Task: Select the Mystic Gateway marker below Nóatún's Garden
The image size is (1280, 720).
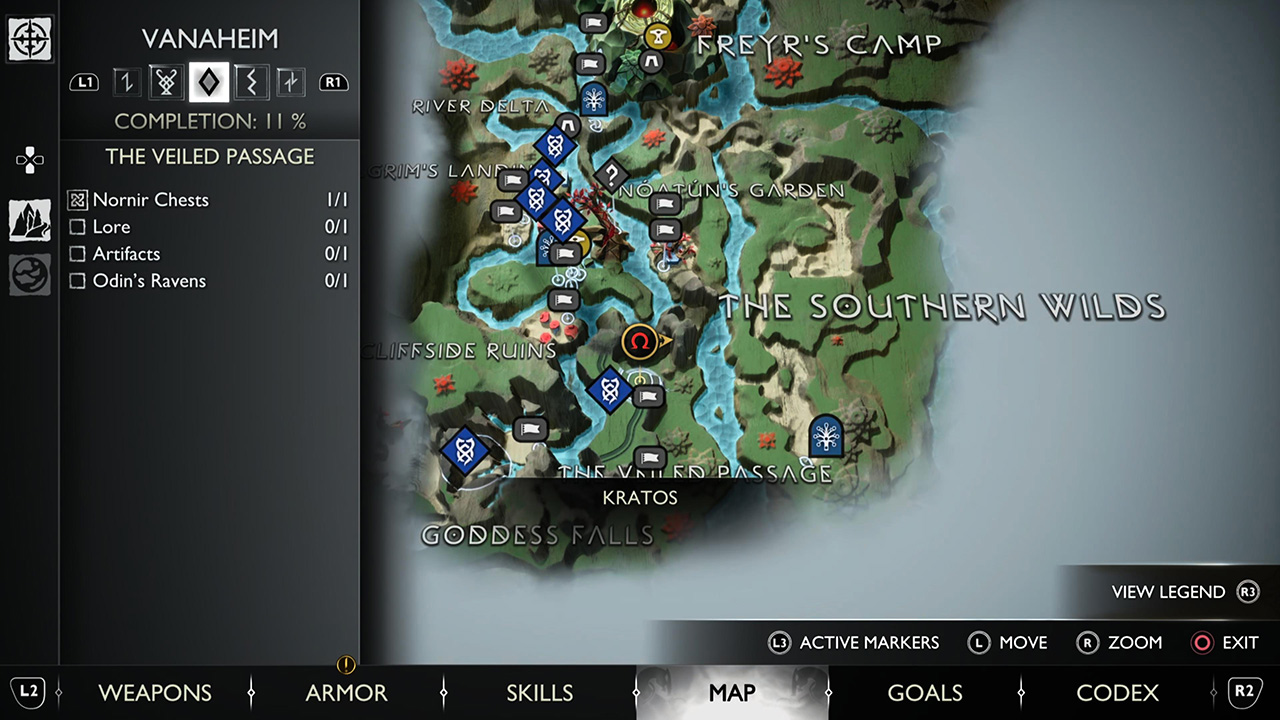Action: [594, 97]
